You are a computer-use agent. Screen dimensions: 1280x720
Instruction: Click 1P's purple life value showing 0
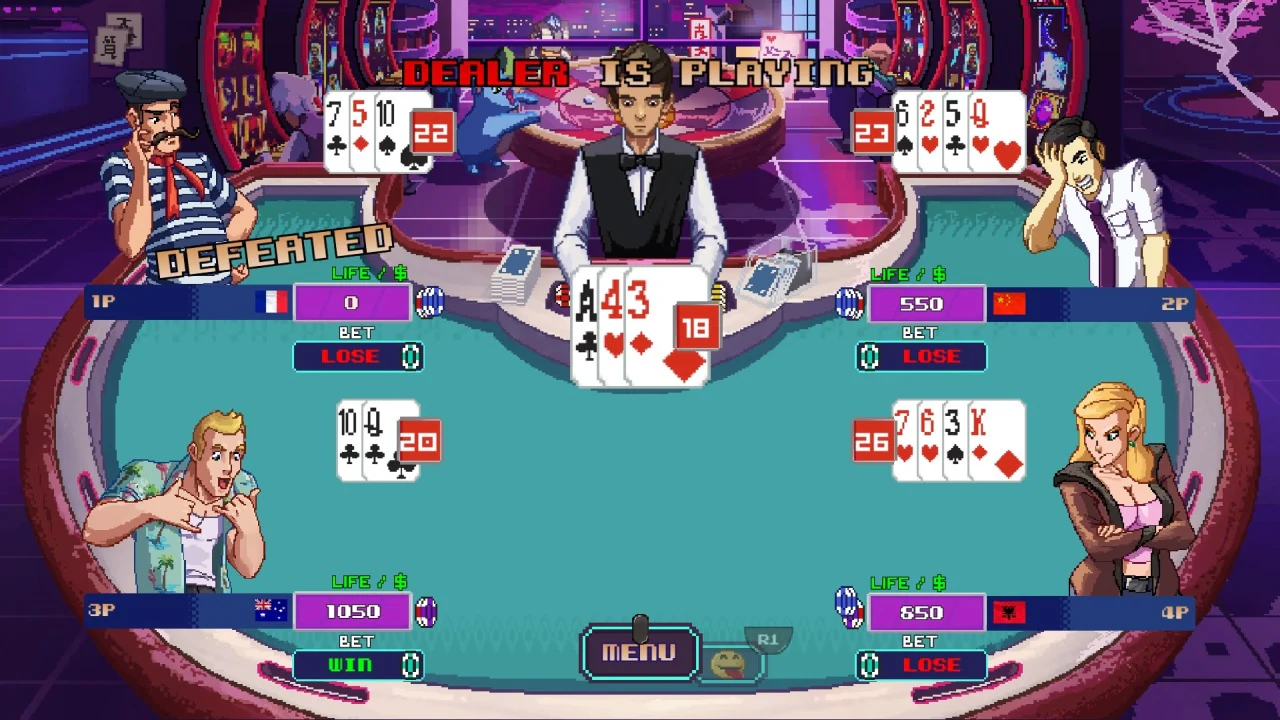click(x=352, y=303)
